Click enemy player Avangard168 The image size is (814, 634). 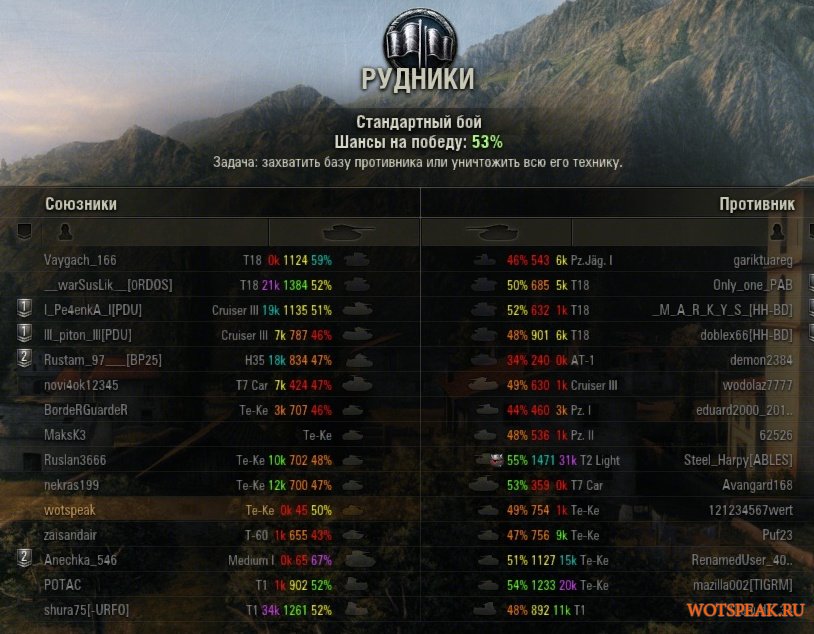(x=757, y=485)
